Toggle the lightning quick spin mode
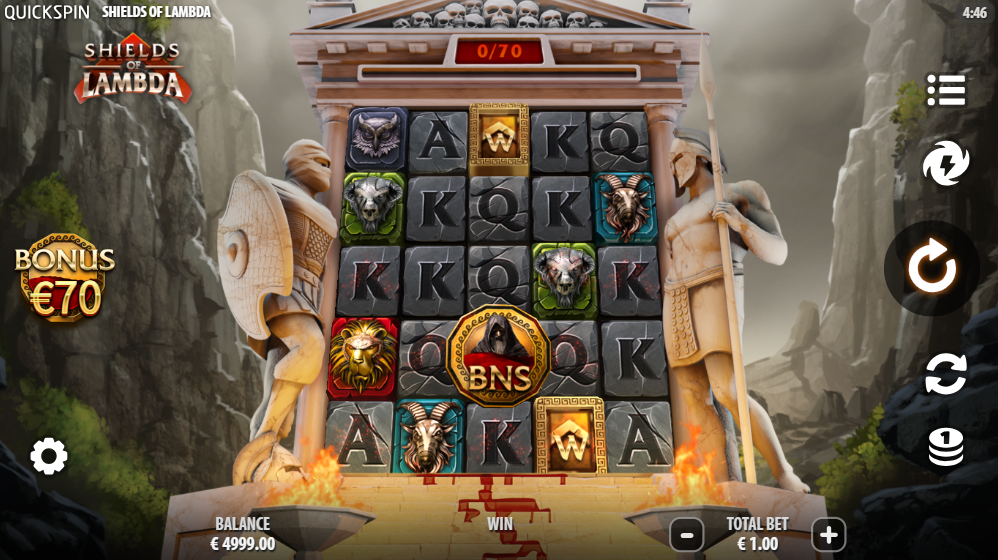 pos(945,164)
